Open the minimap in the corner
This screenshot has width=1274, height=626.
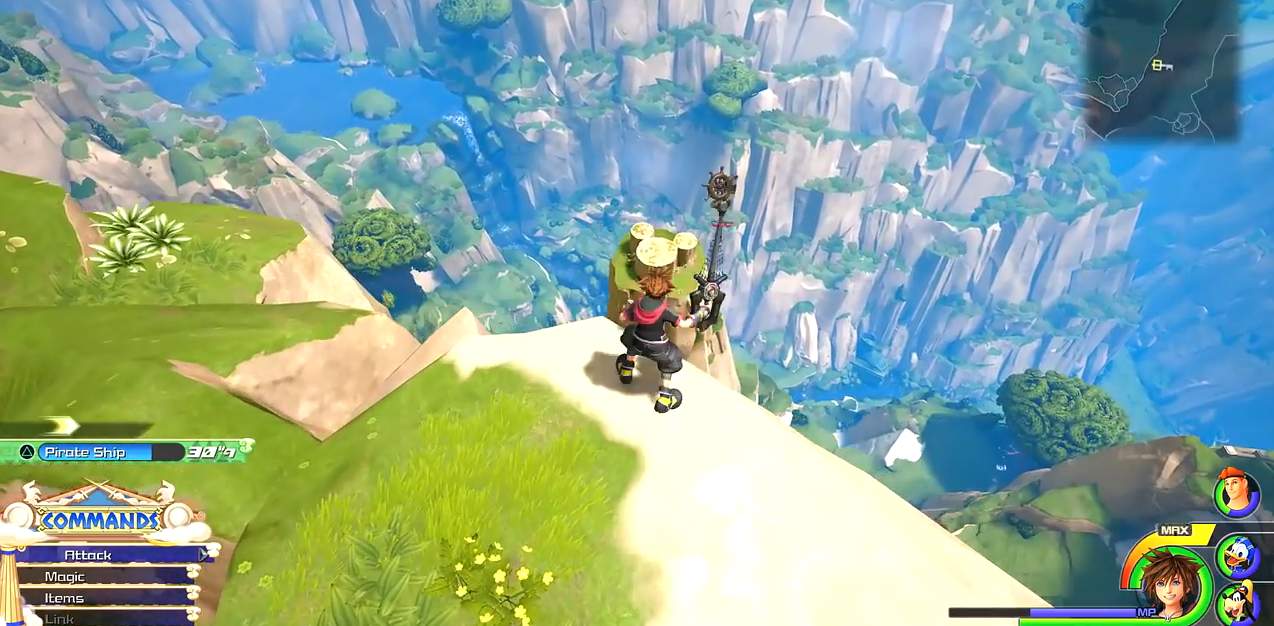click(1160, 68)
